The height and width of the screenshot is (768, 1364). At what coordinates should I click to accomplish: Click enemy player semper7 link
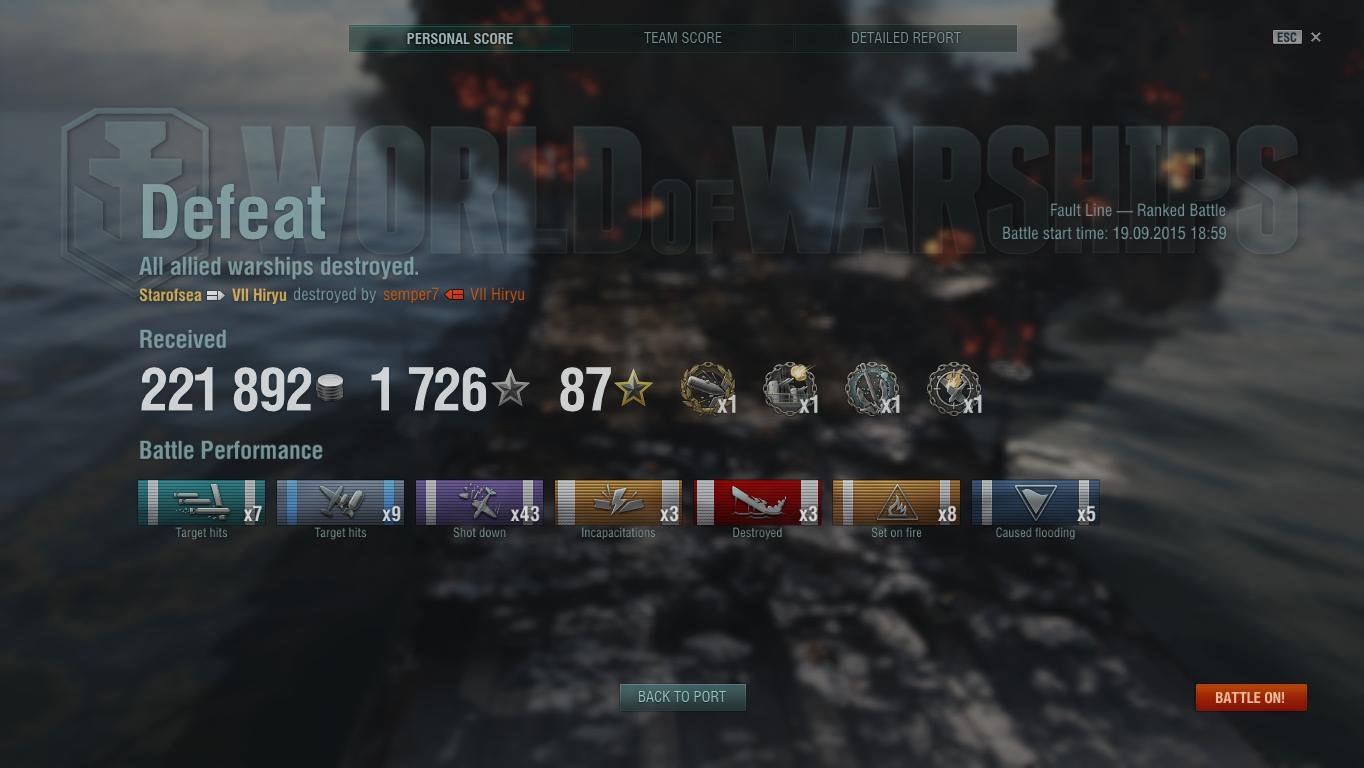click(410, 295)
